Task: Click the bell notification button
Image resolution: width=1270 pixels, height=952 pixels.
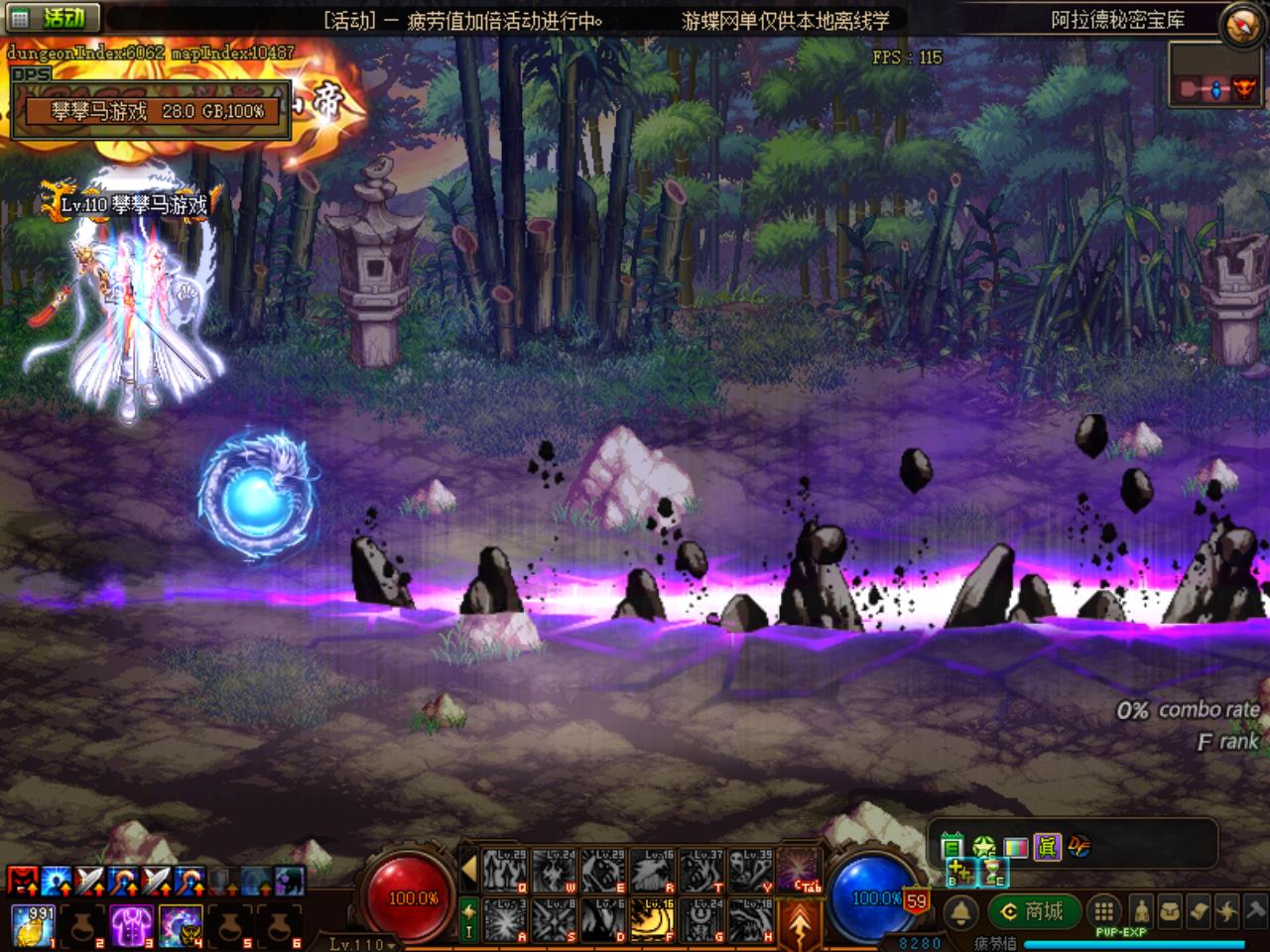Action: coord(960,912)
